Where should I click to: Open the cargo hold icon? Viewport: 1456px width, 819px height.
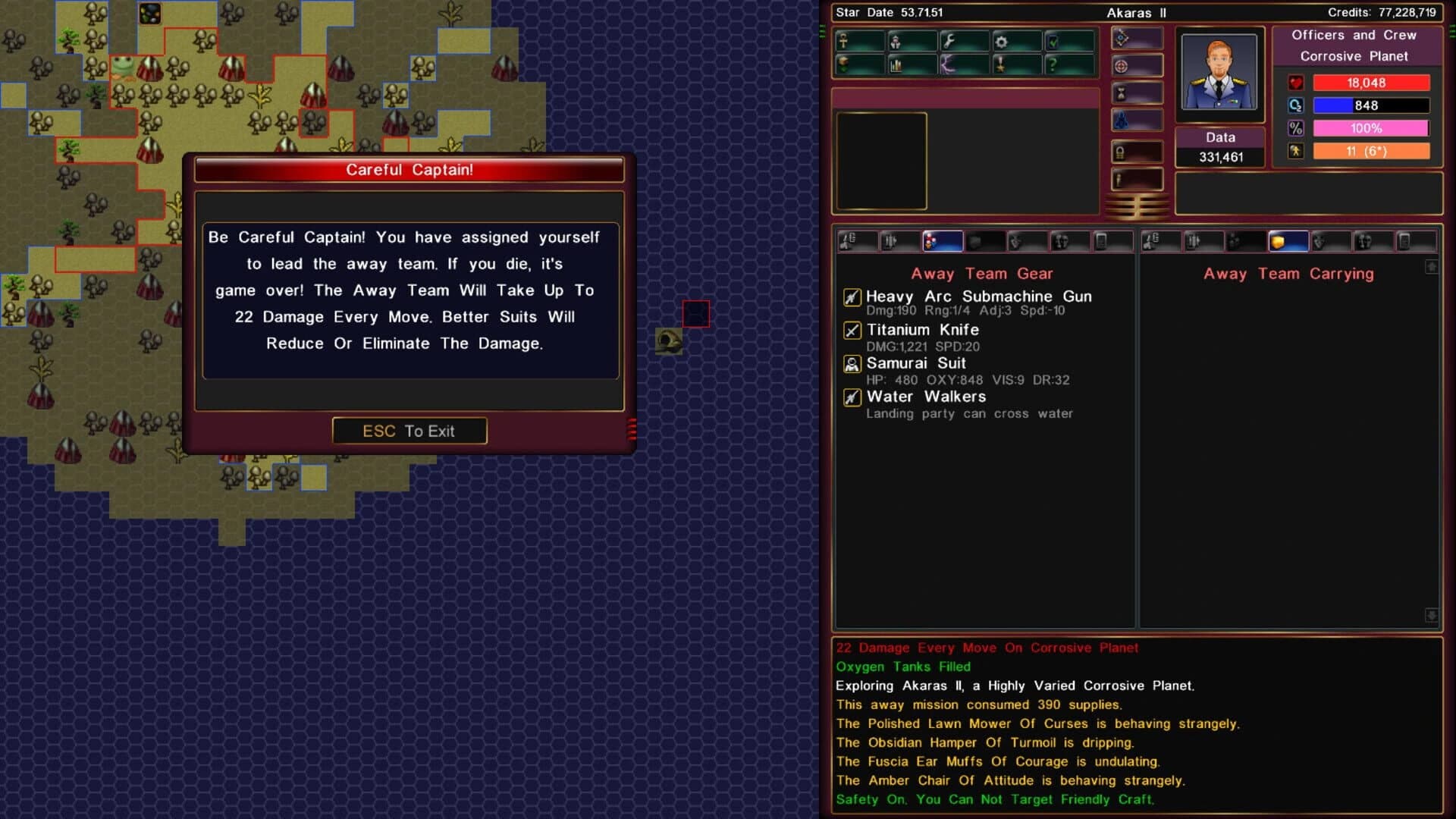(x=843, y=63)
